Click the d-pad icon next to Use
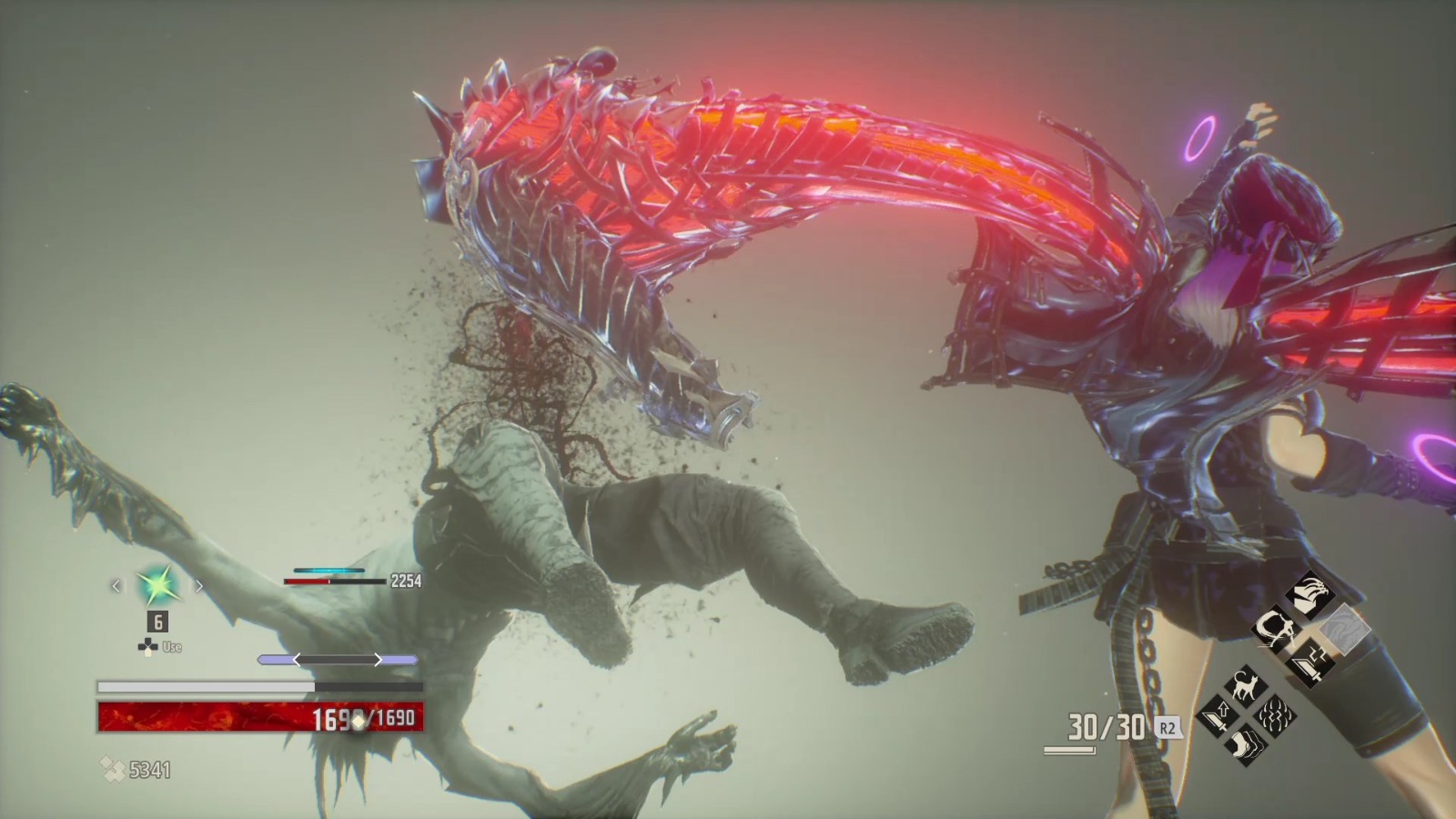Screen dimensions: 1456x819 (147, 645)
